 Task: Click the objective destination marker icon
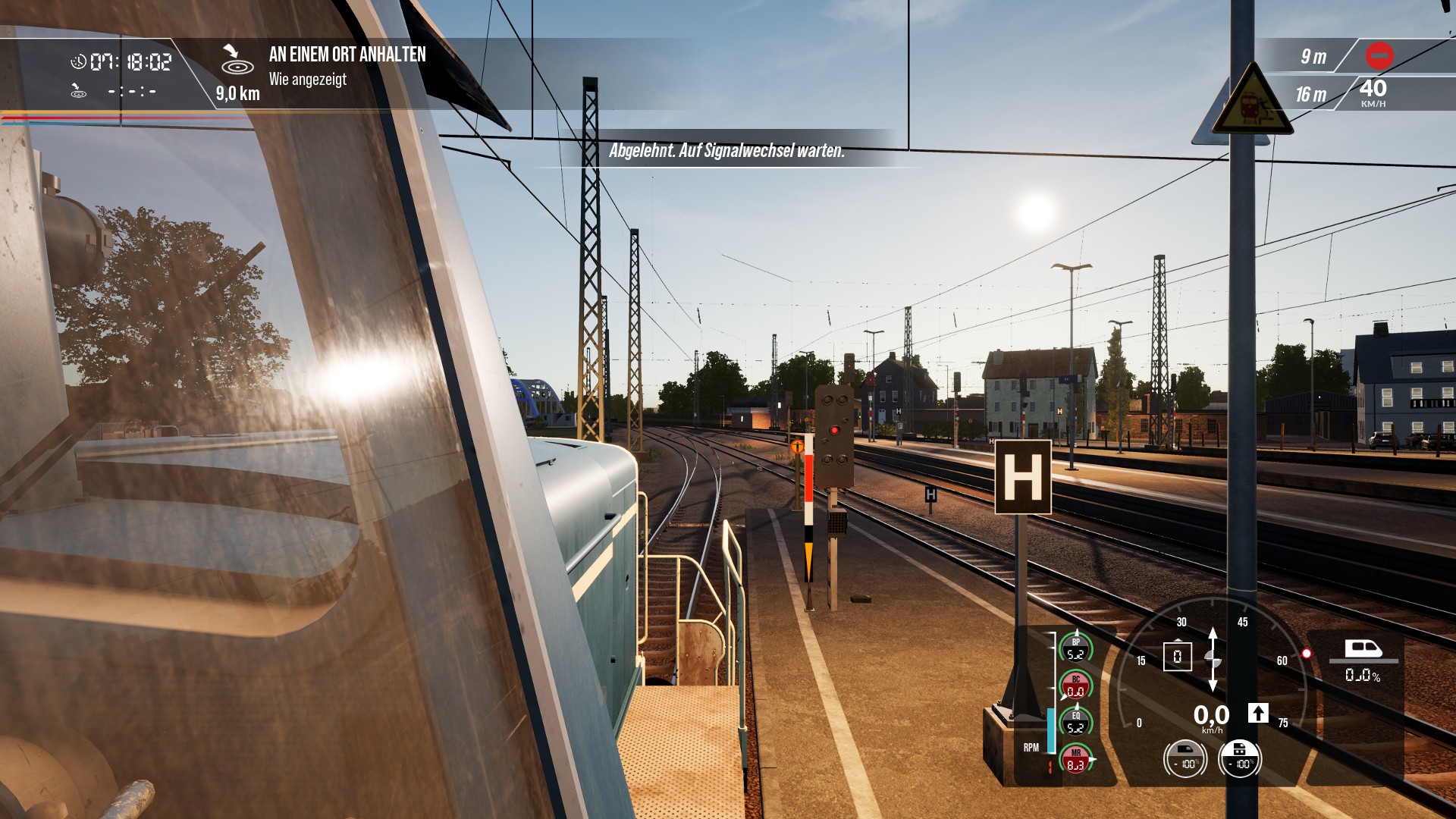pos(237,59)
